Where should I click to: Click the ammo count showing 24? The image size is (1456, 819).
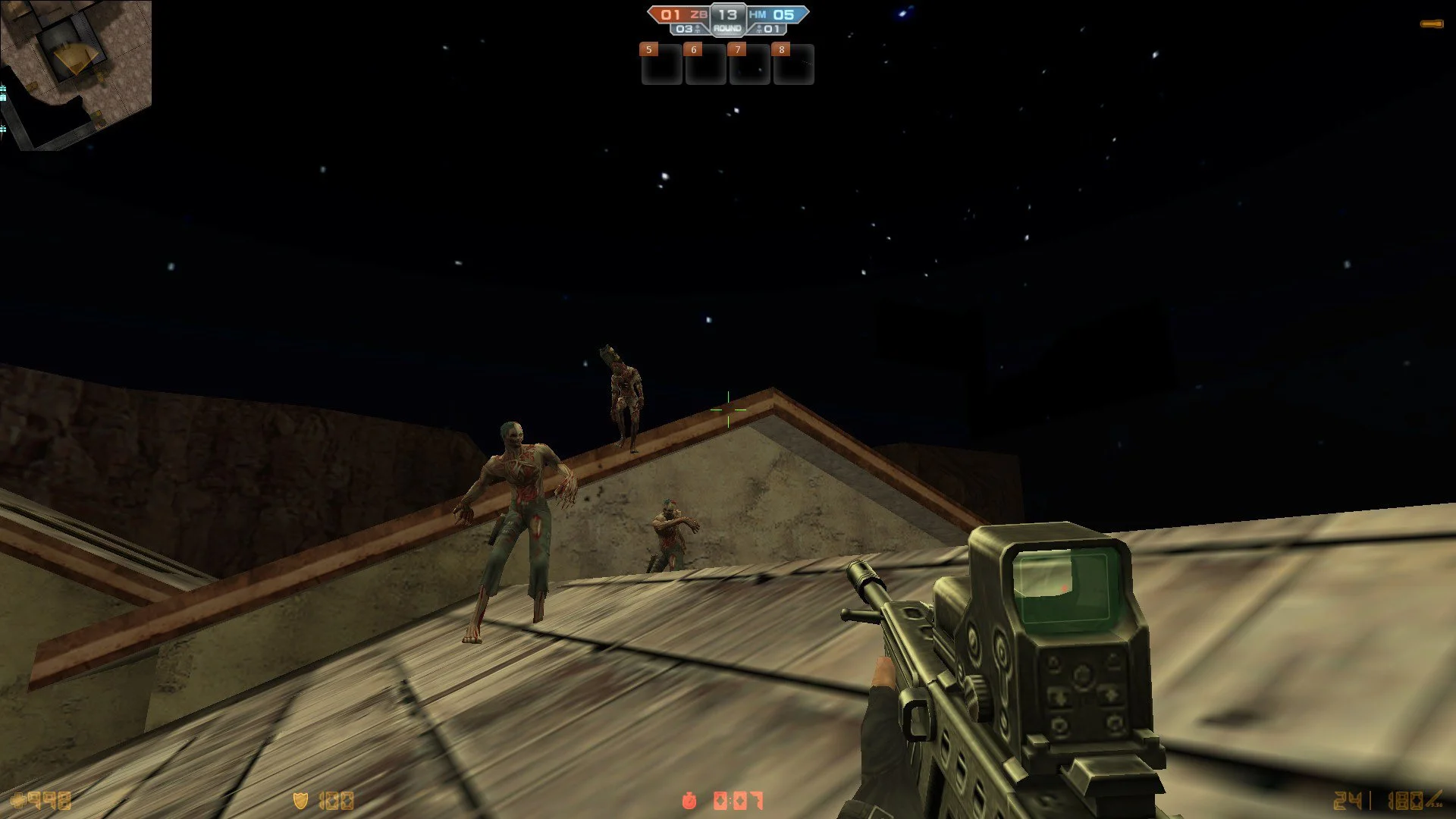pyautogui.click(x=1348, y=800)
